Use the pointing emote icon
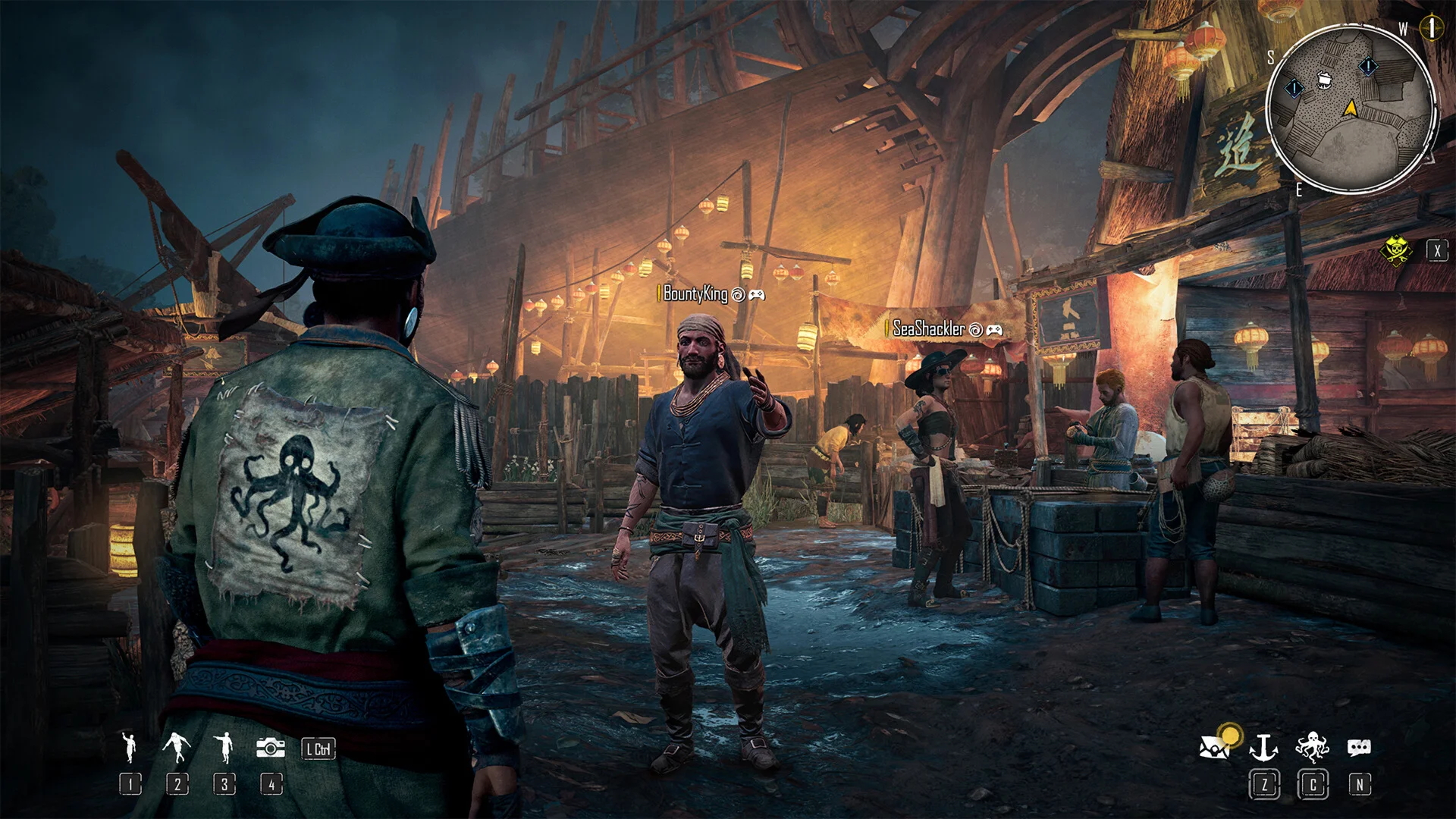Image resolution: width=1456 pixels, height=819 pixels. click(224, 748)
